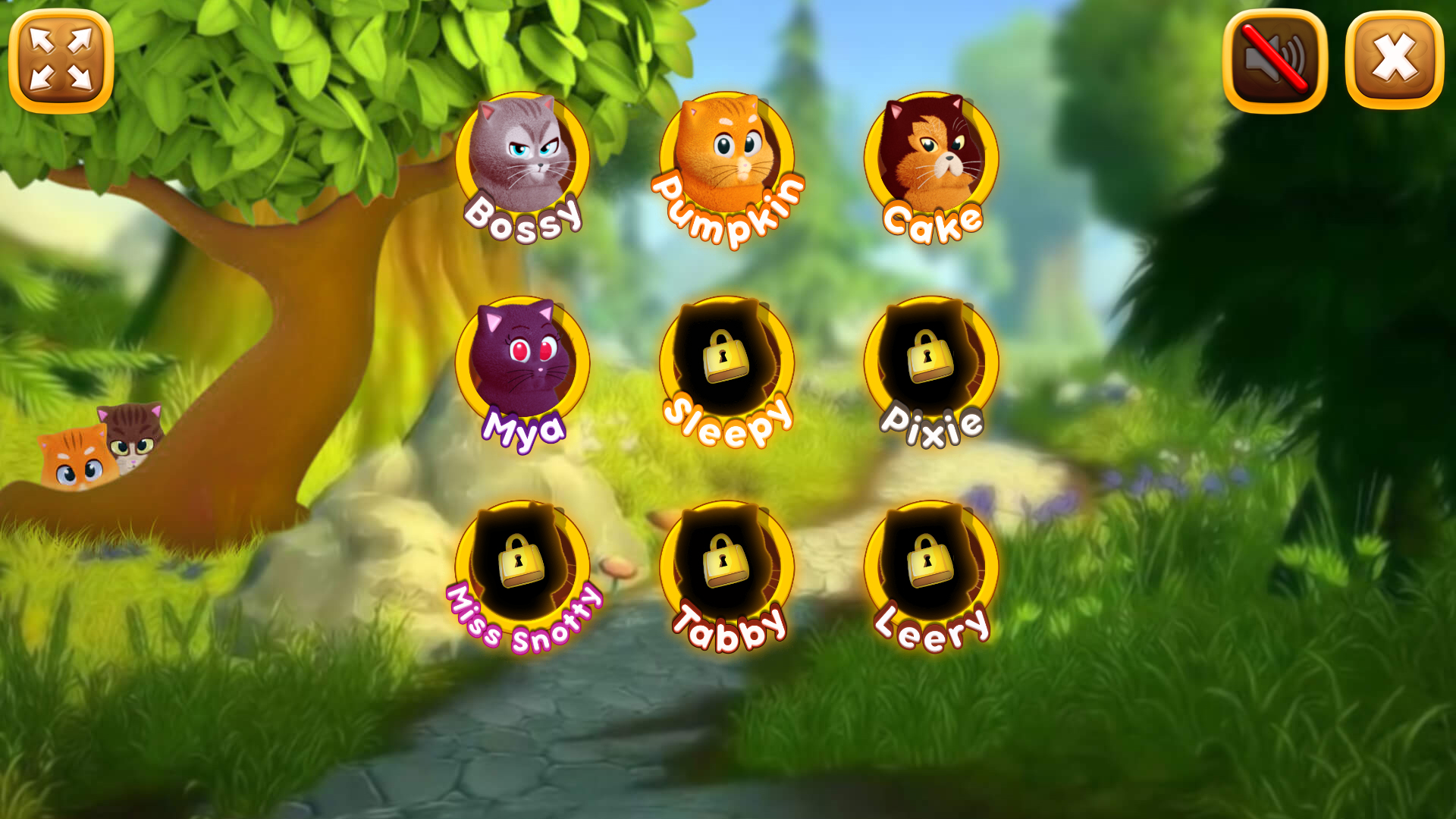Tap the Cake name label
Viewport: 1456px width, 819px height.
point(931,224)
